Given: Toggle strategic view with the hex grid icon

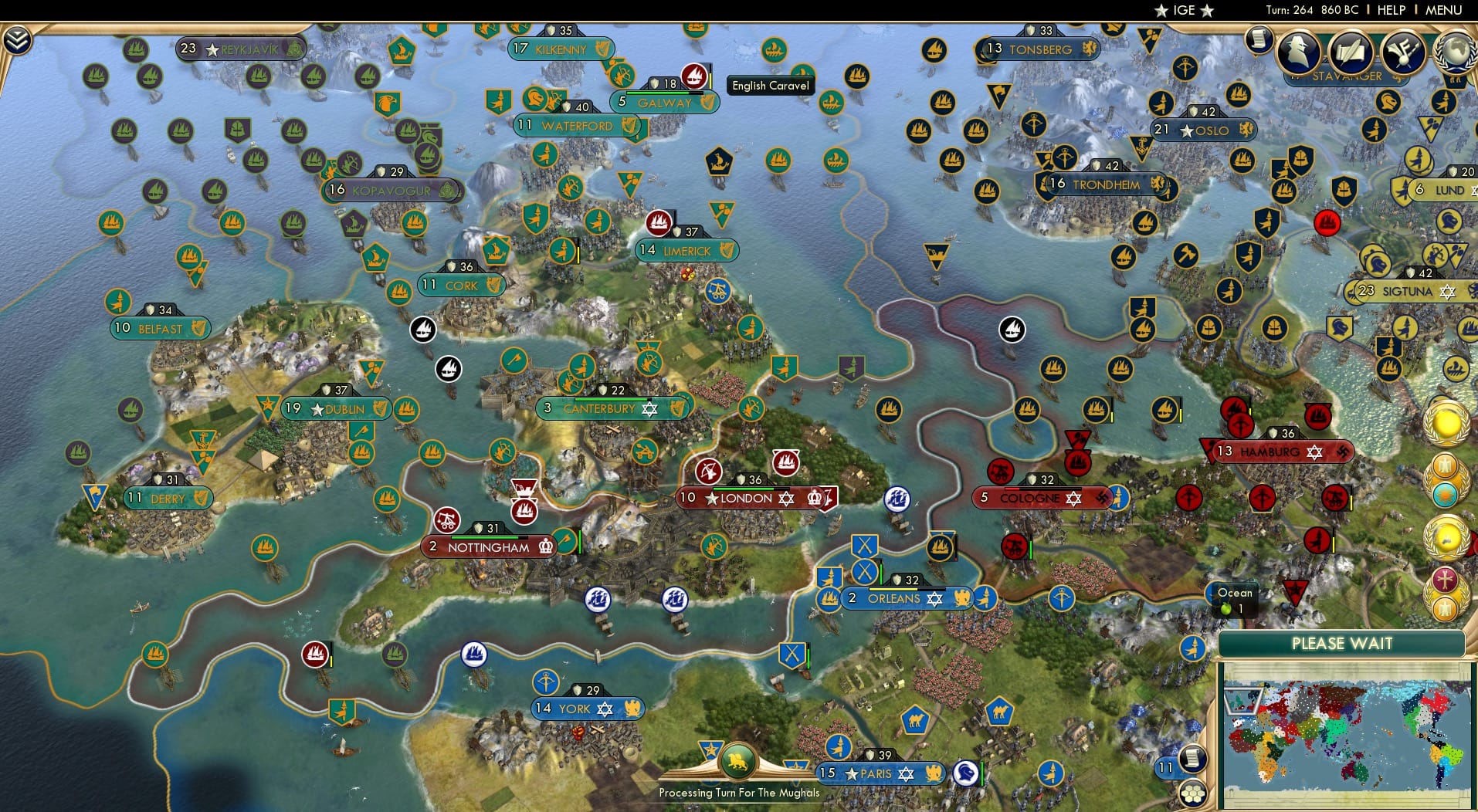Looking at the screenshot, I should click(x=1195, y=792).
